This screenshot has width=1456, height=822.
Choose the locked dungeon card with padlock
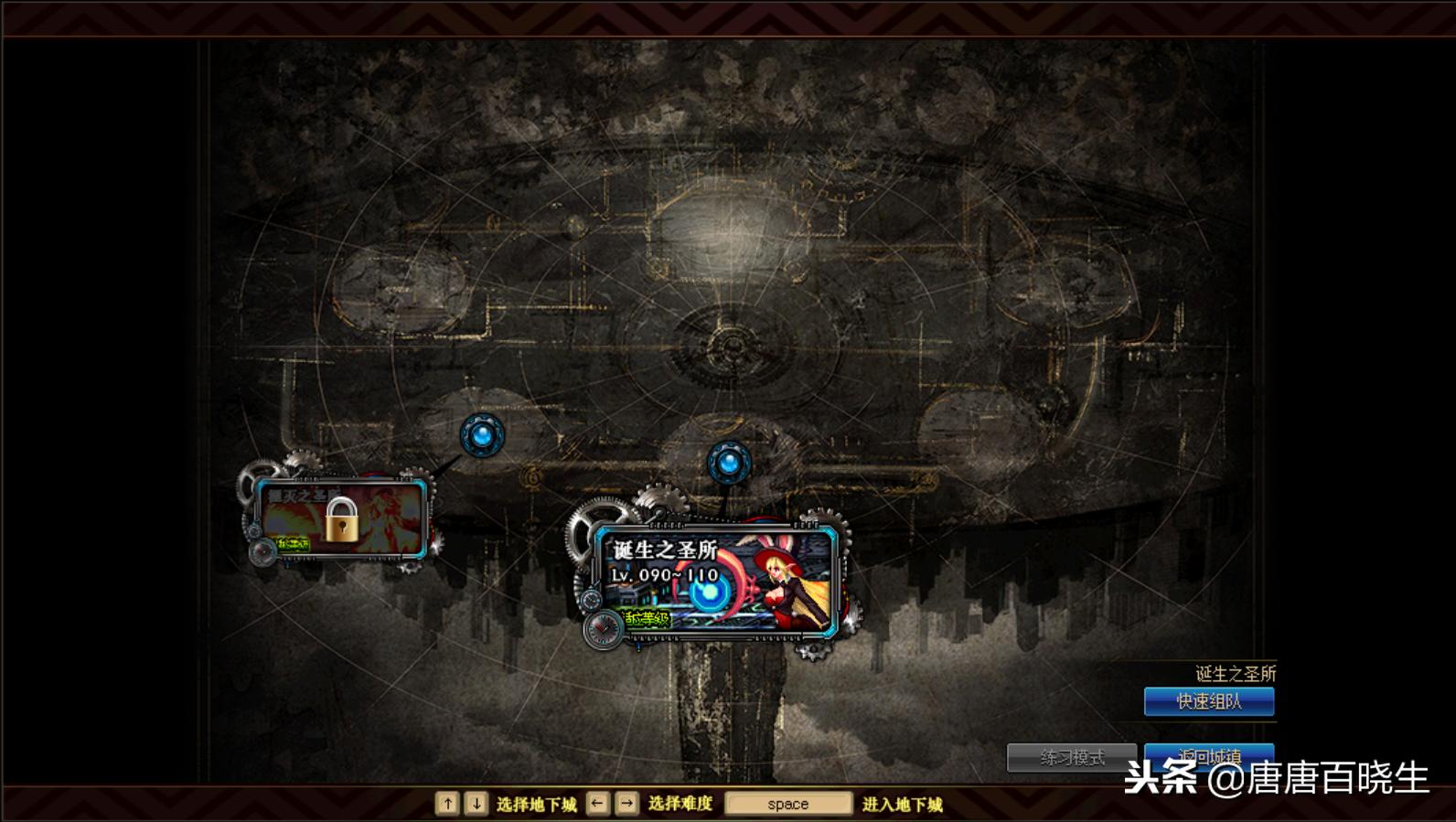coord(341,518)
